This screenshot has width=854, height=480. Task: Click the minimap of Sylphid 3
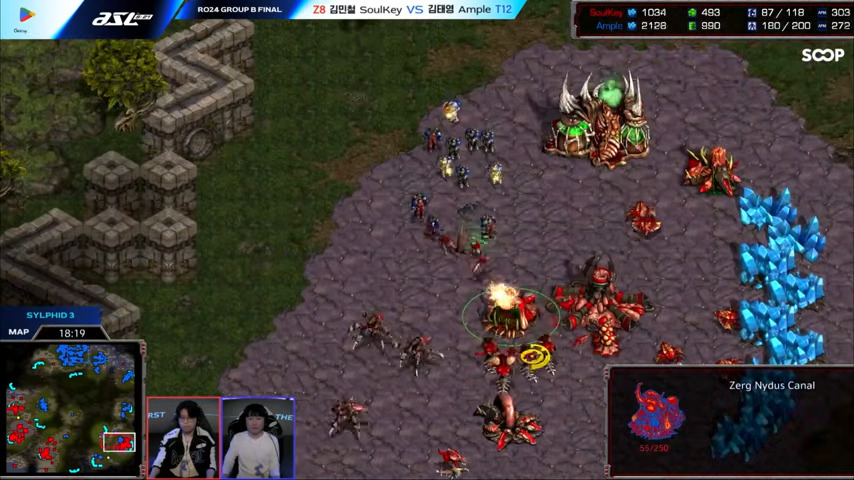(72, 407)
